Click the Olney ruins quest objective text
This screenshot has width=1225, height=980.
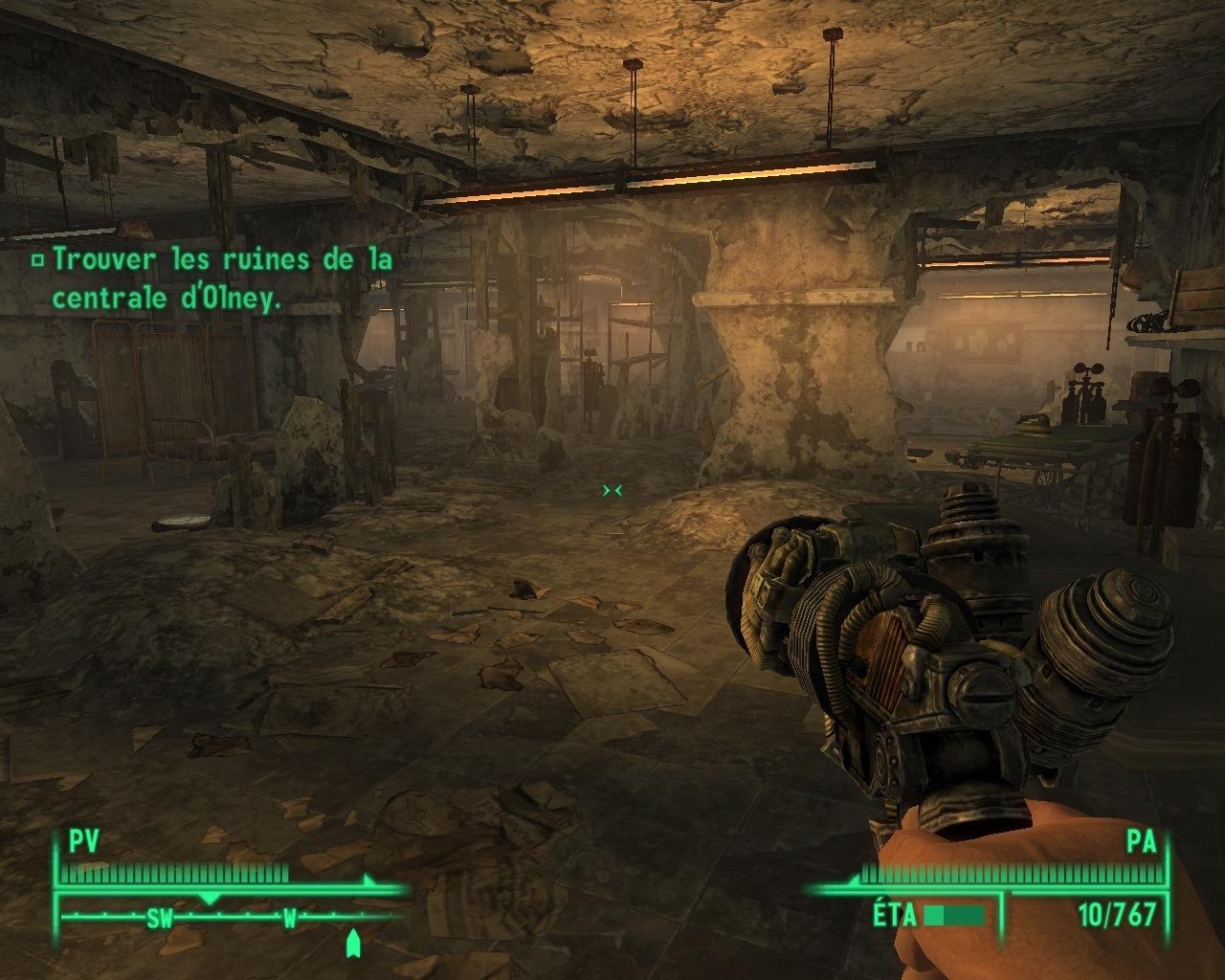[220, 278]
